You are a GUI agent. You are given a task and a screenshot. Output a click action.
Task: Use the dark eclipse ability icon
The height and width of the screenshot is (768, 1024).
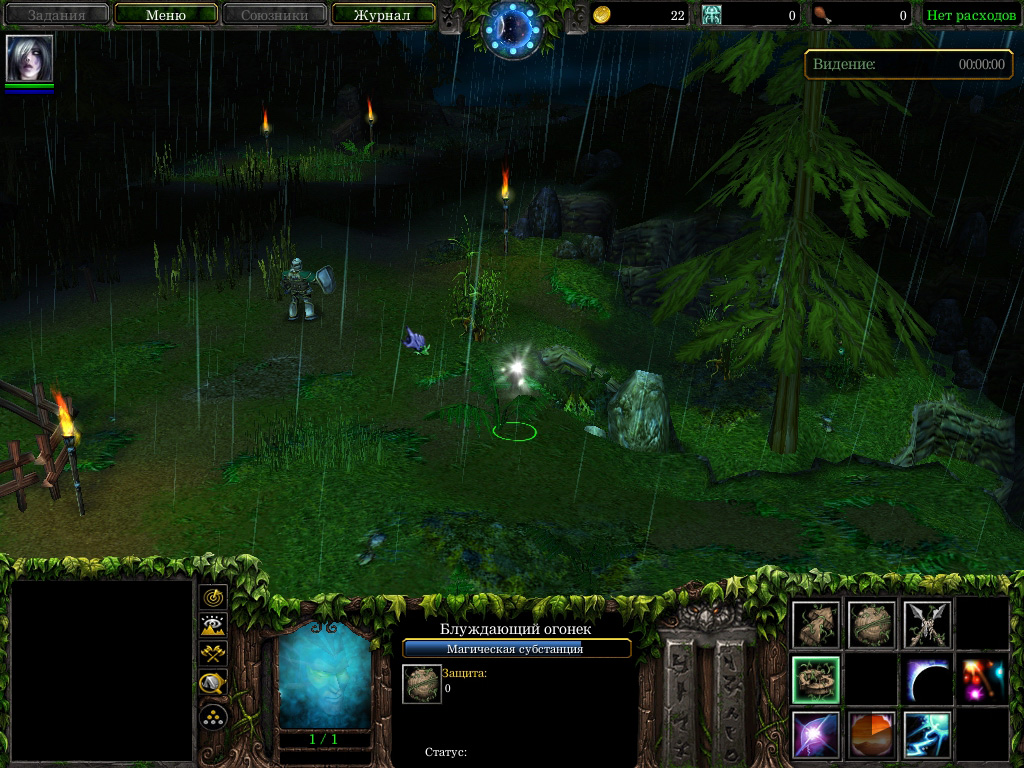coord(927,680)
